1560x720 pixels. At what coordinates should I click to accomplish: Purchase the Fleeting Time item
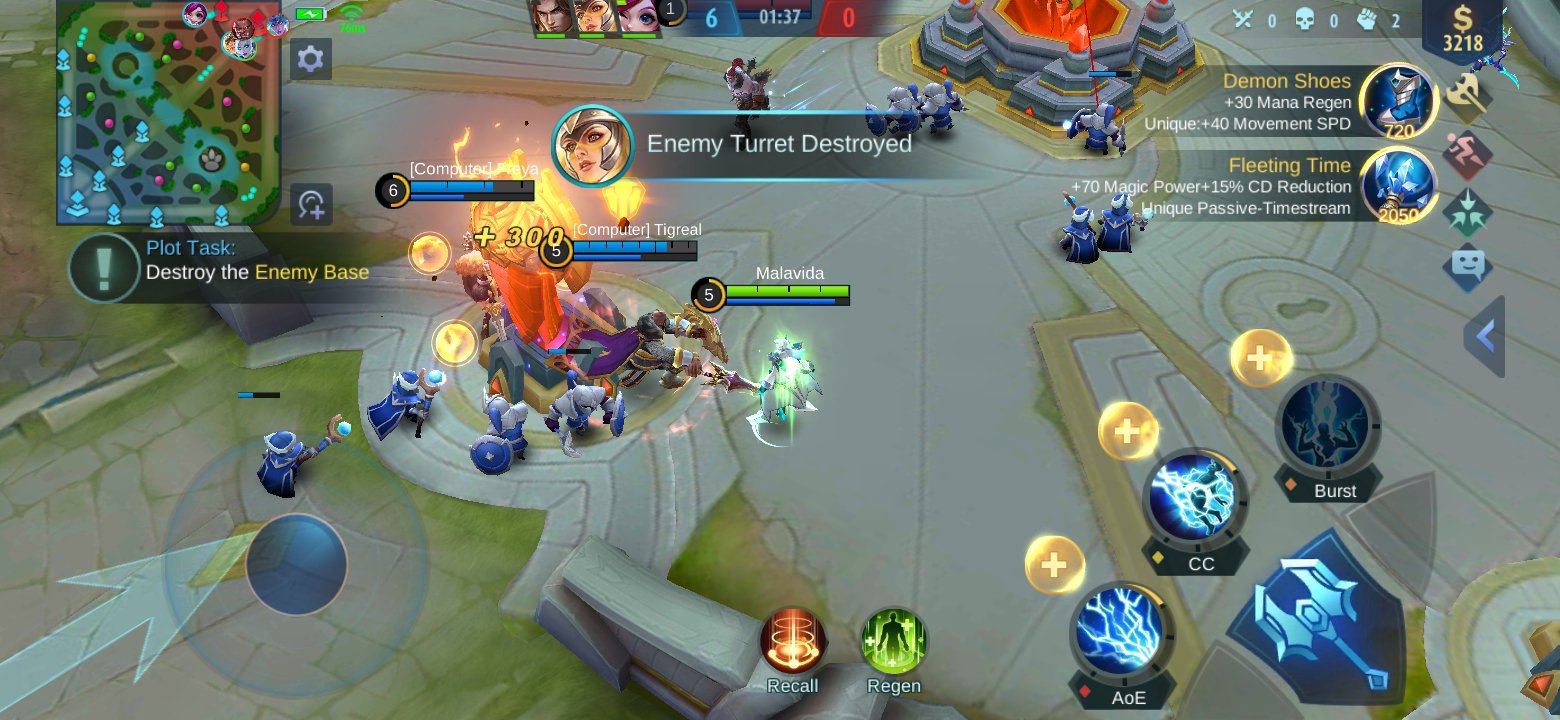pos(1400,185)
